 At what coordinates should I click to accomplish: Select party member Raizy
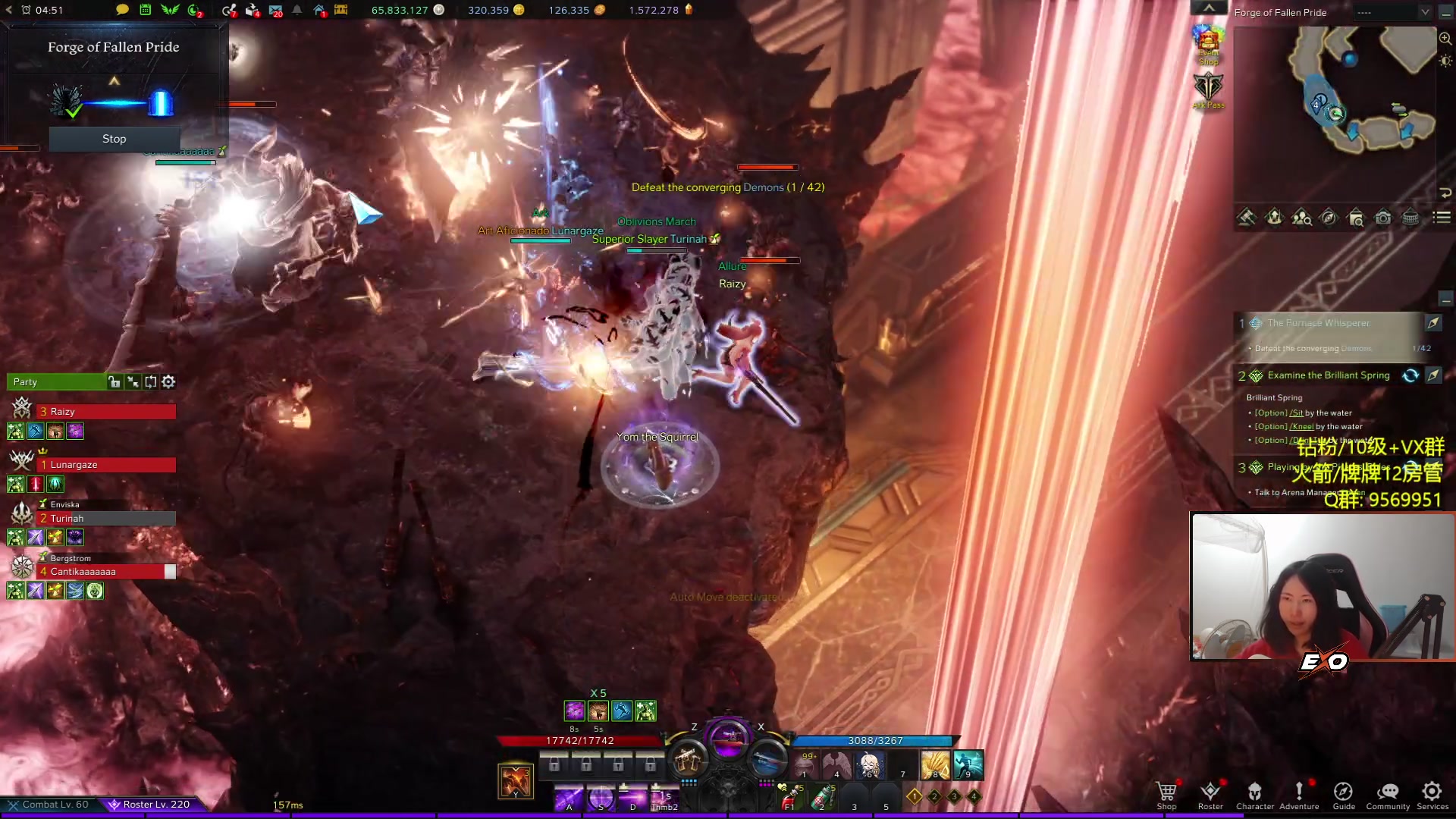(x=106, y=412)
